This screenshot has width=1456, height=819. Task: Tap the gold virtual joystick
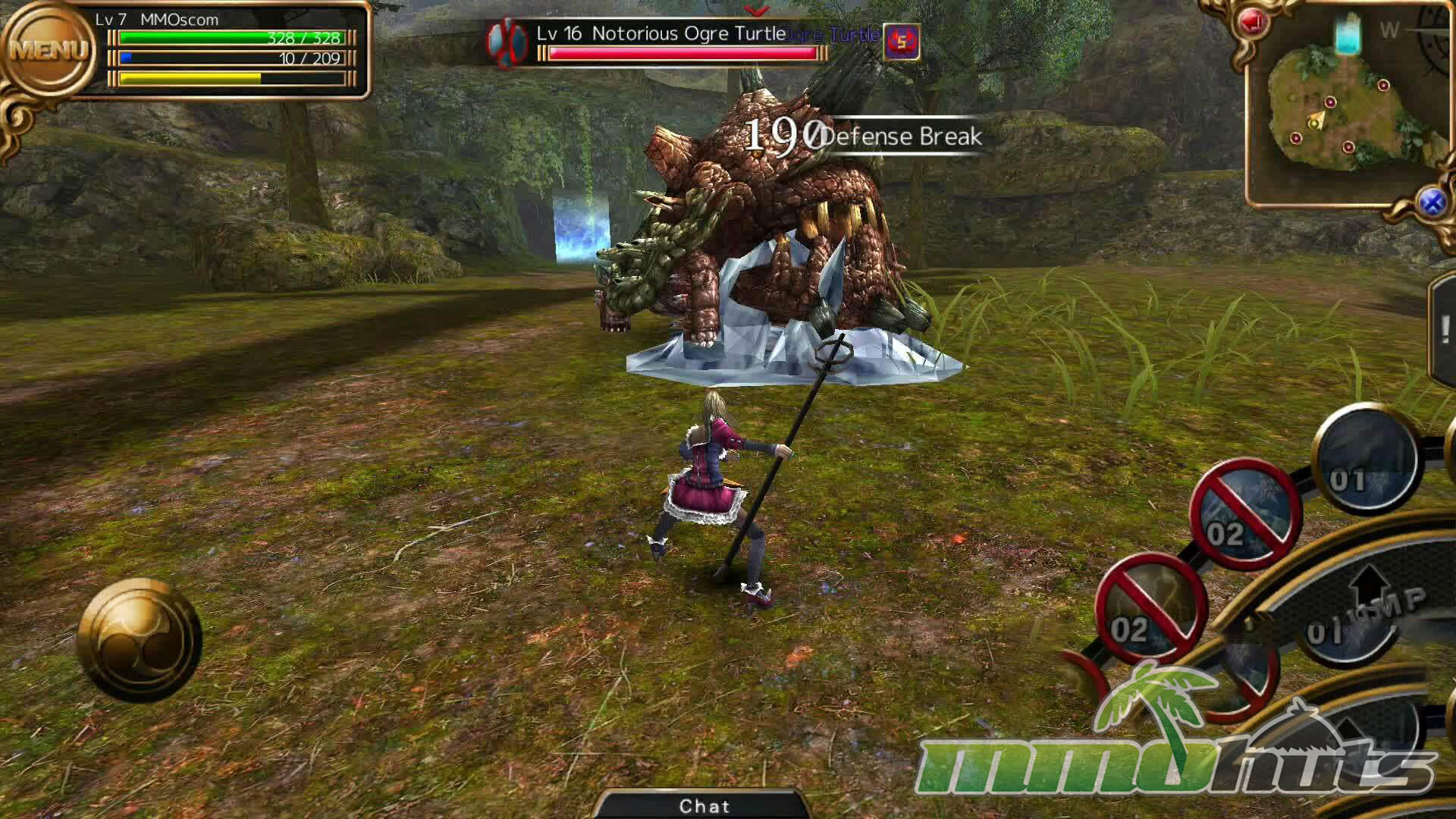pyautogui.click(x=140, y=641)
